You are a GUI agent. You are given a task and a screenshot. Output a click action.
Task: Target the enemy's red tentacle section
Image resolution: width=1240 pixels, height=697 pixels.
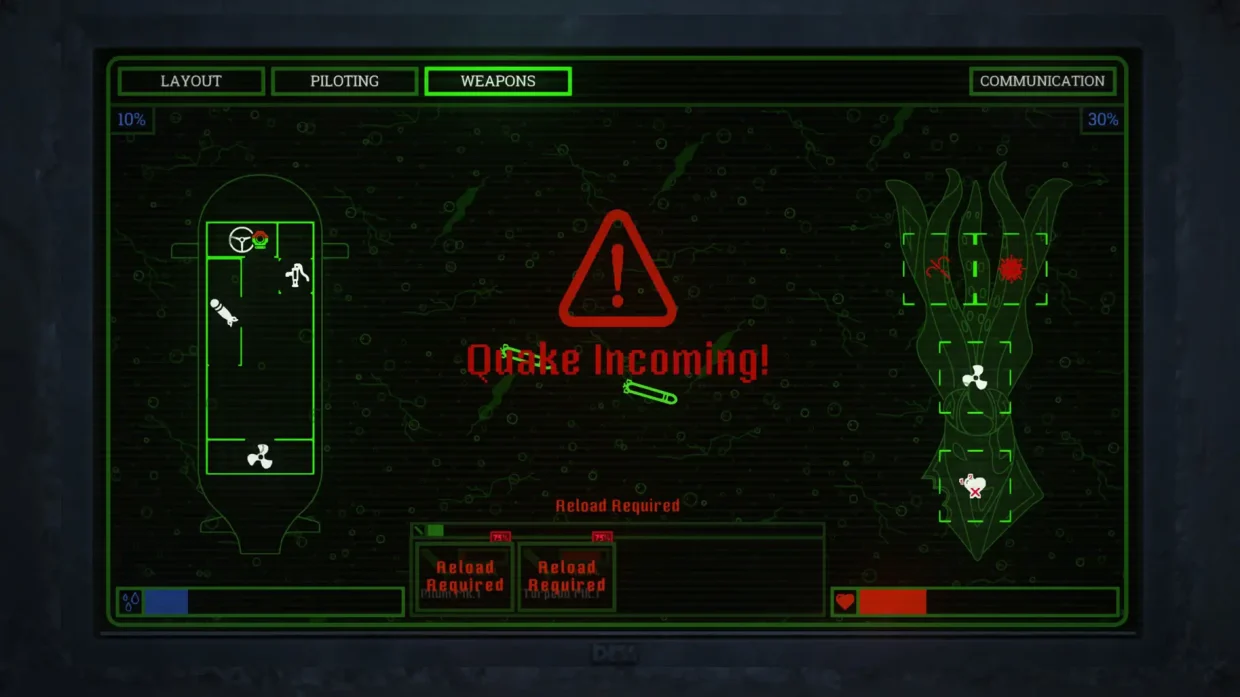point(938,268)
